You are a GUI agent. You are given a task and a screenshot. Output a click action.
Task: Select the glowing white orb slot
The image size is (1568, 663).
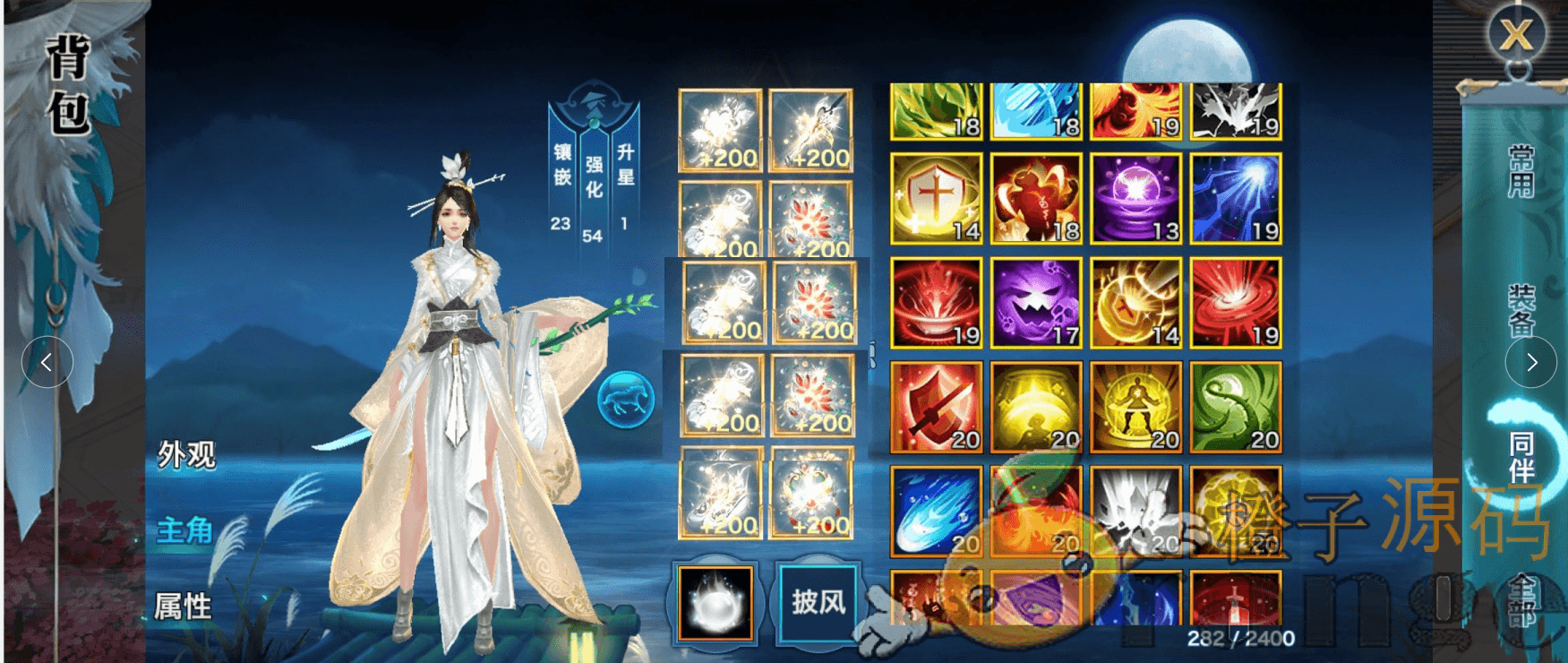click(715, 603)
